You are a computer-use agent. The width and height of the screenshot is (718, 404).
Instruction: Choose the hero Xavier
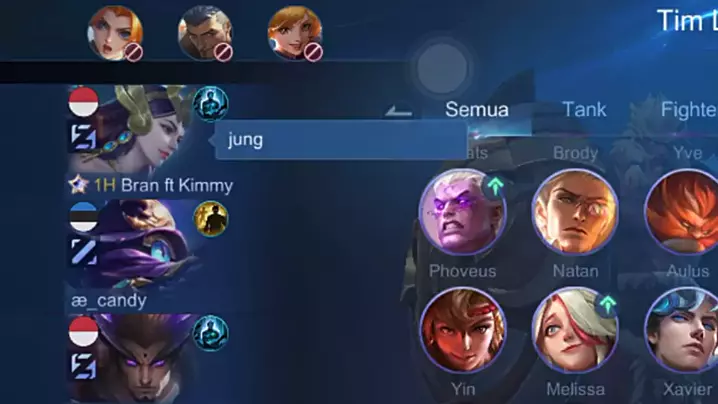[683, 330]
